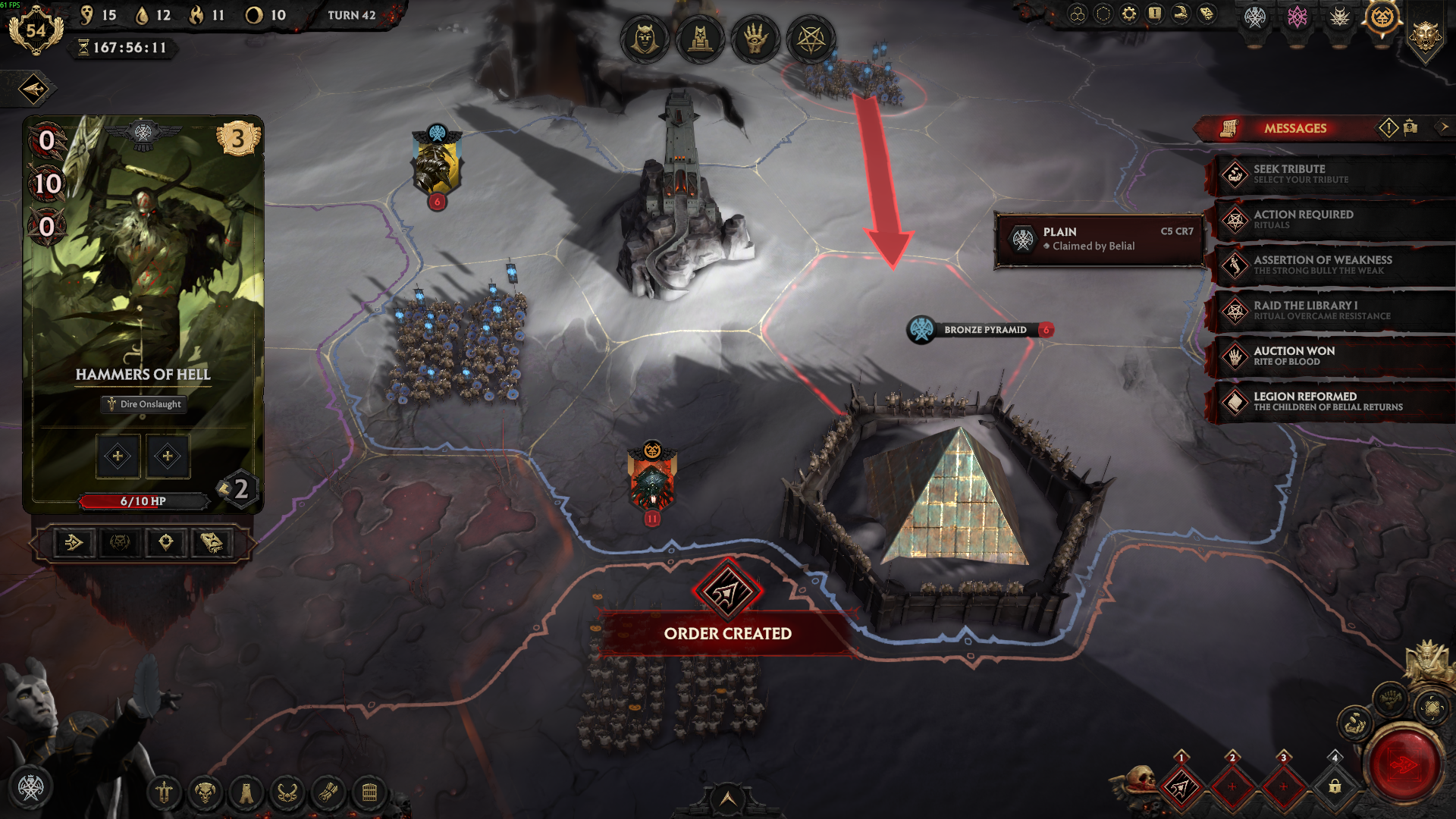Click the locked fourth order slot
Image resolution: width=1456 pixels, height=819 pixels.
click(1335, 787)
